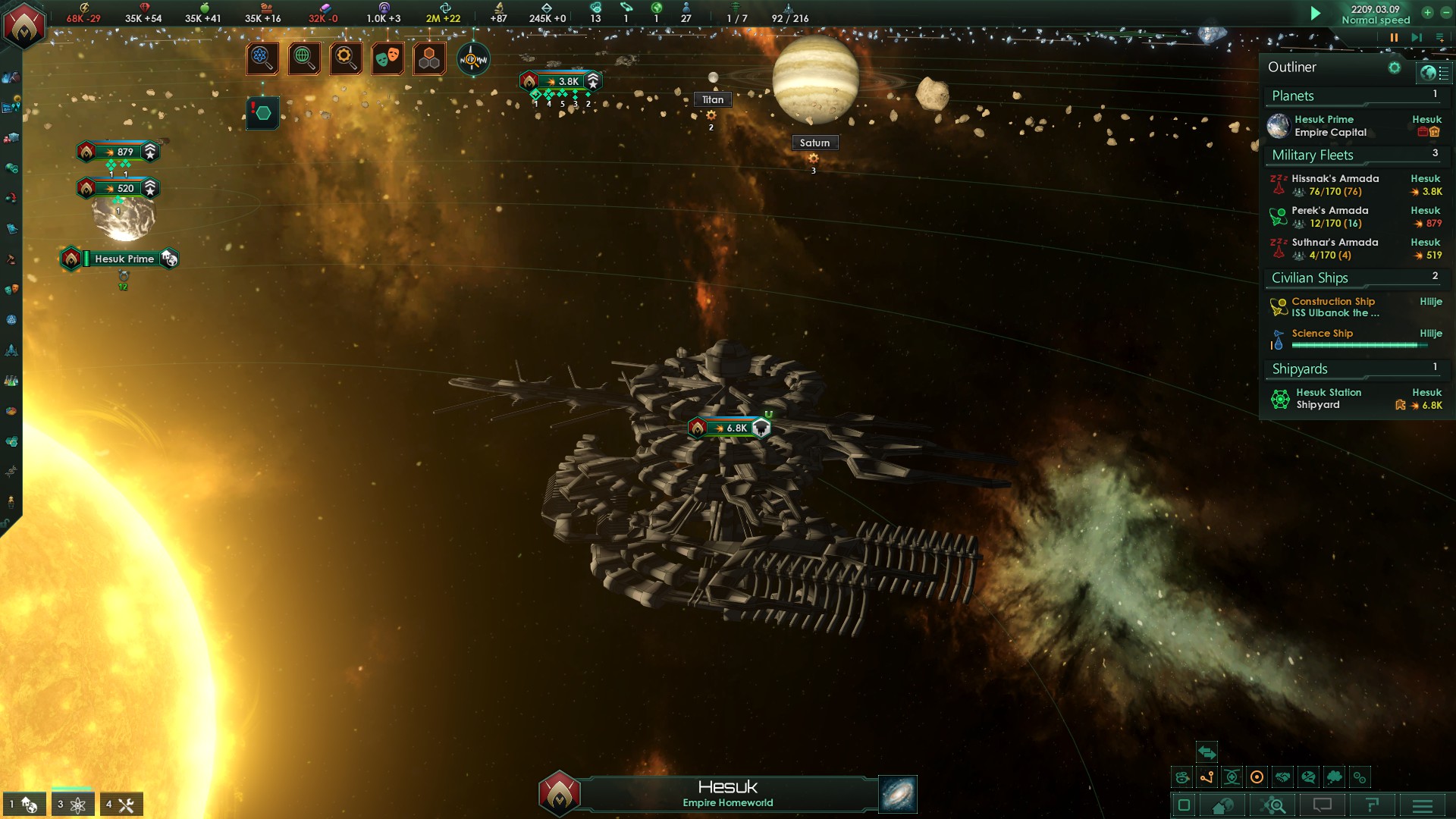Open the empire emblem government panel

click(24, 24)
